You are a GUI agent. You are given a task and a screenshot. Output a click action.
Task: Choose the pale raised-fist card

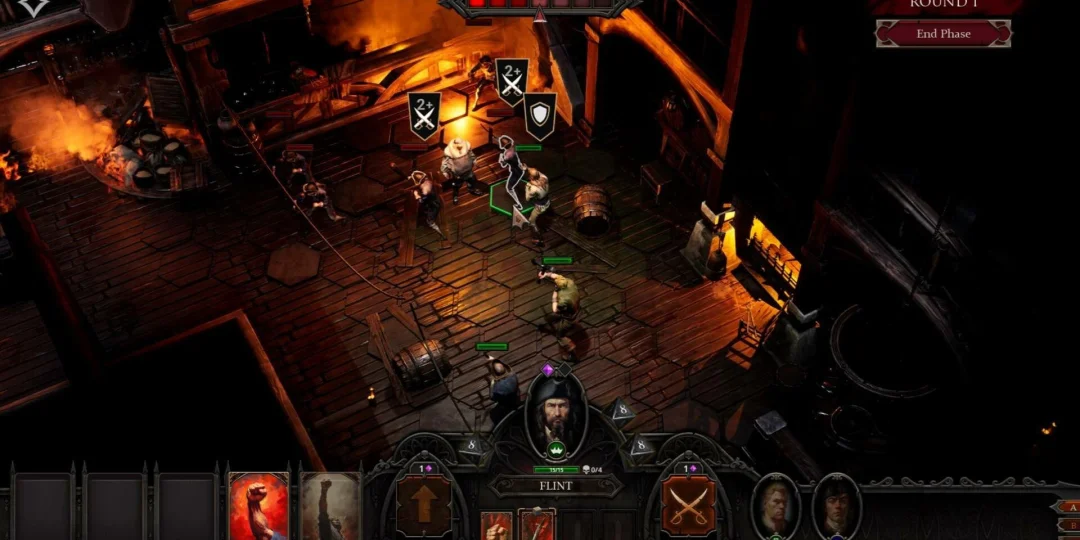tap(330, 507)
